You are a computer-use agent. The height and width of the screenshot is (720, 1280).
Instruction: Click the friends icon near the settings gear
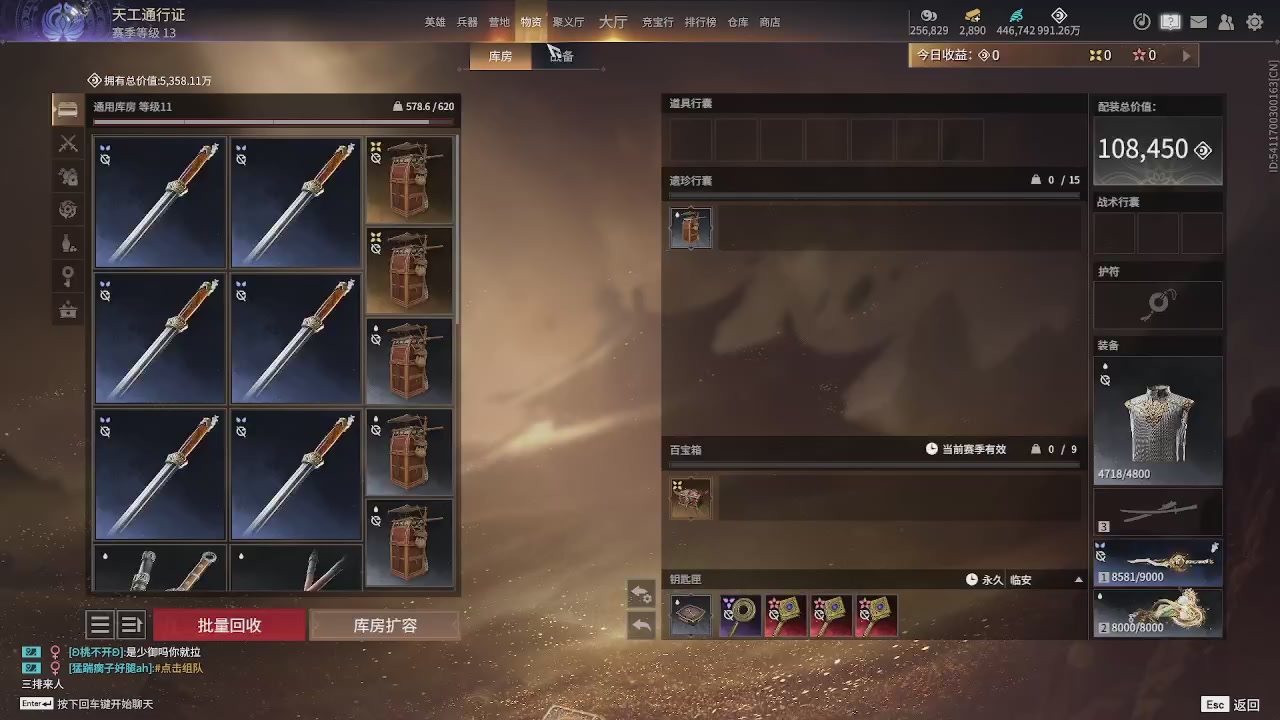1227,21
